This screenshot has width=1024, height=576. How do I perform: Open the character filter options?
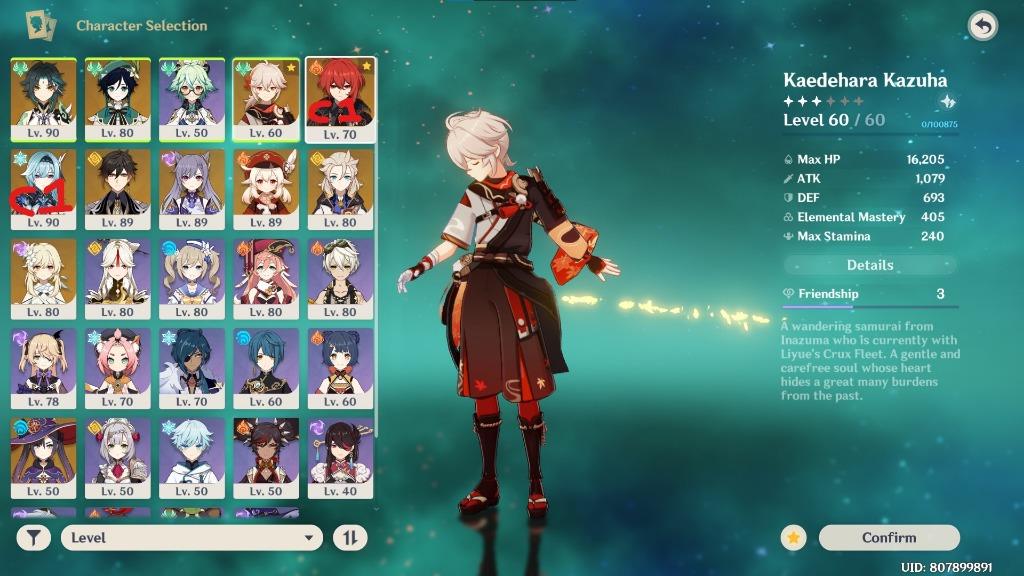click(x=34, y=537)
